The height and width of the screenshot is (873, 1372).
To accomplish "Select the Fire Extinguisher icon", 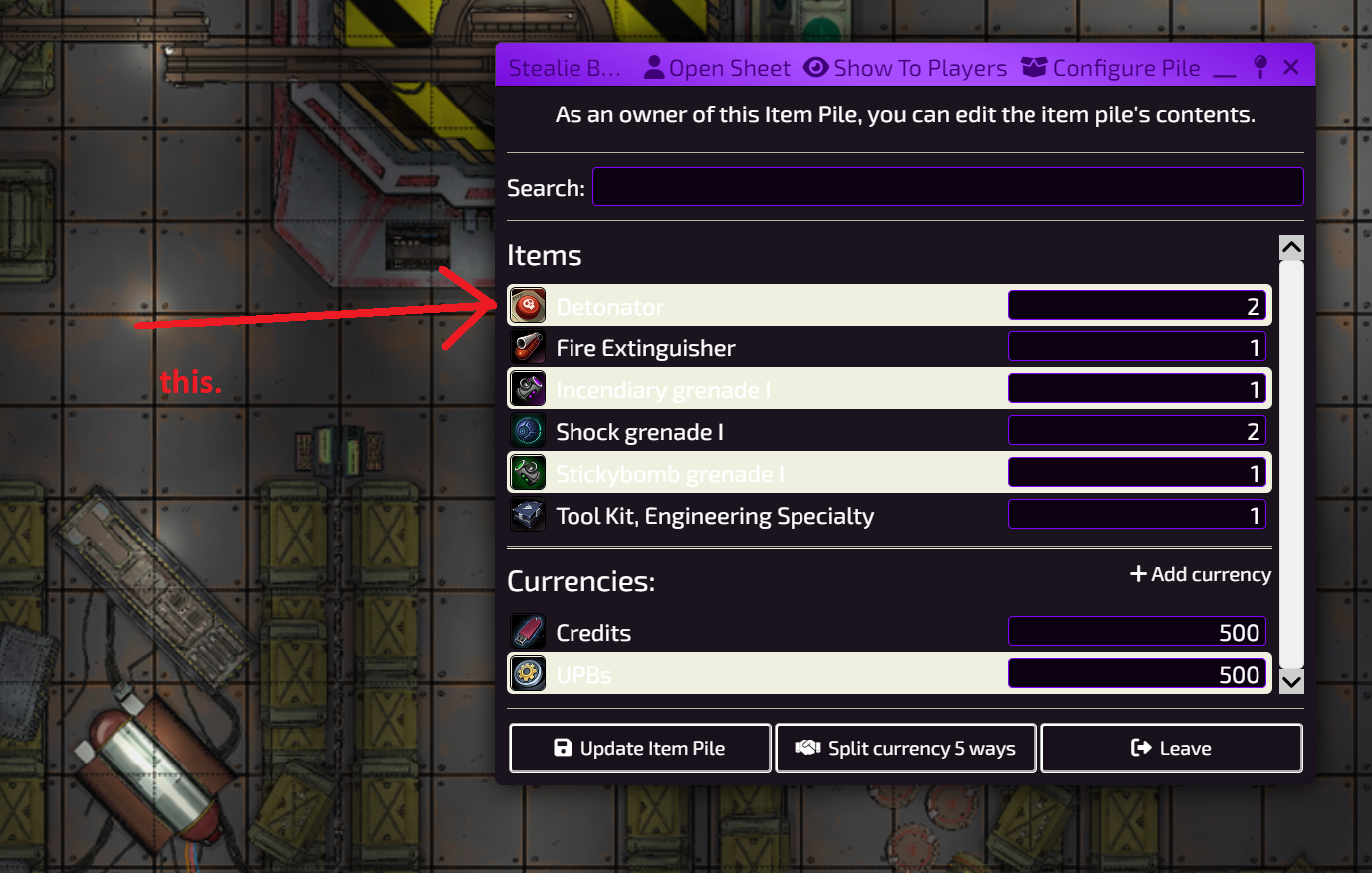I will click(528, 347).
